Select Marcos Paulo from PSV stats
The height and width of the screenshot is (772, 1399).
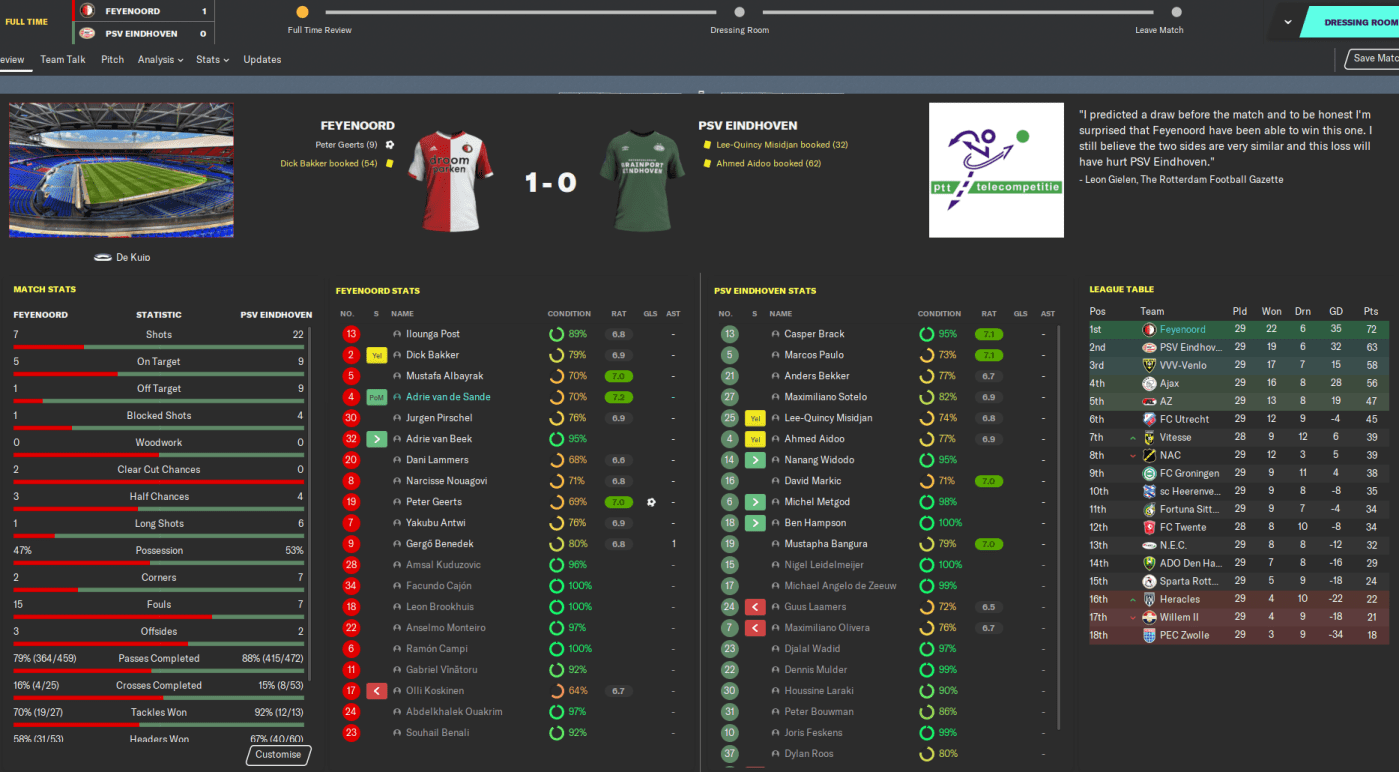pos(814,355)
